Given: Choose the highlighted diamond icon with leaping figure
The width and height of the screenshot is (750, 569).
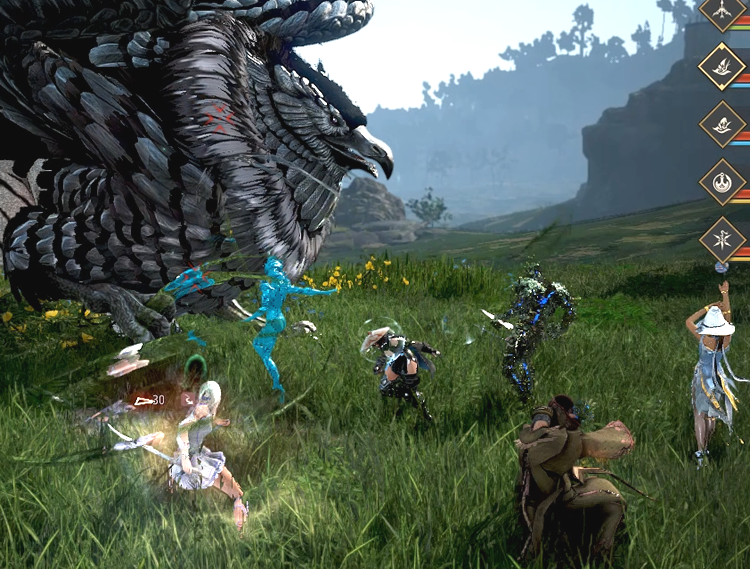Looking at the screenshot, I should pyautogui.click(x=723, y=66).
